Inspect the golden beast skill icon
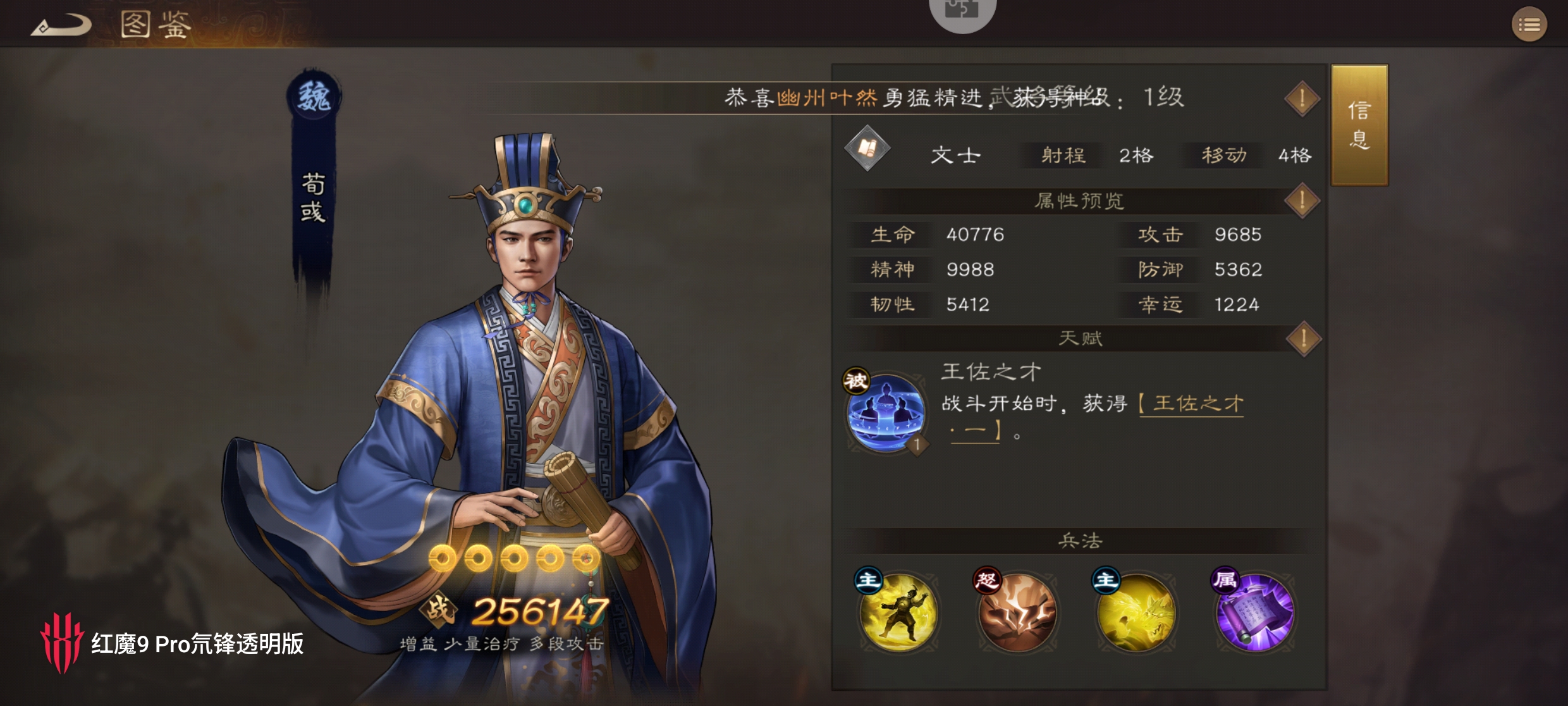This screenshot has width=1568, height=706. tap(1136, 612)
